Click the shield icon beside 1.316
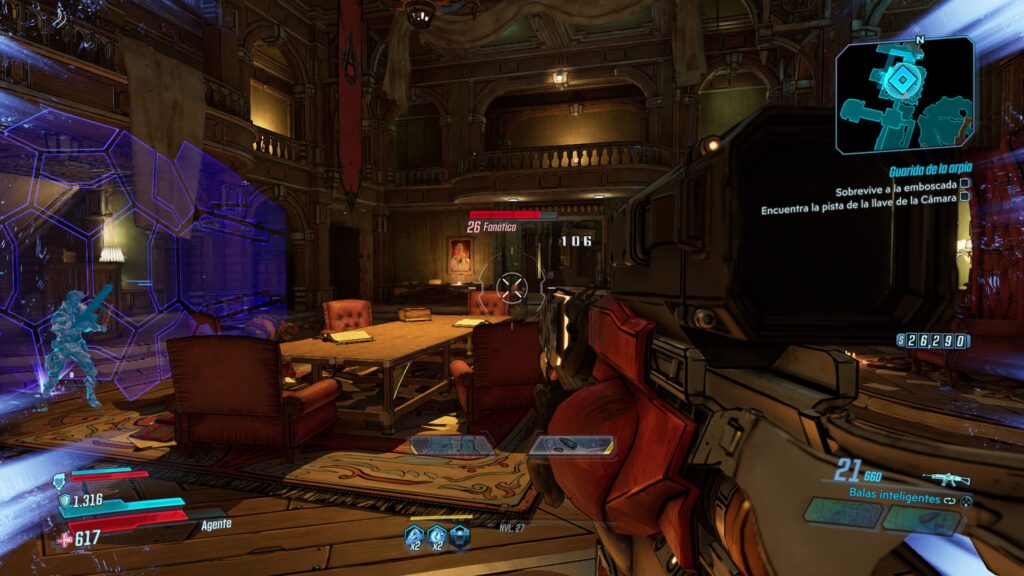Image resolution: width=1024 pixels, height=576 pixels. pos(66,501)
